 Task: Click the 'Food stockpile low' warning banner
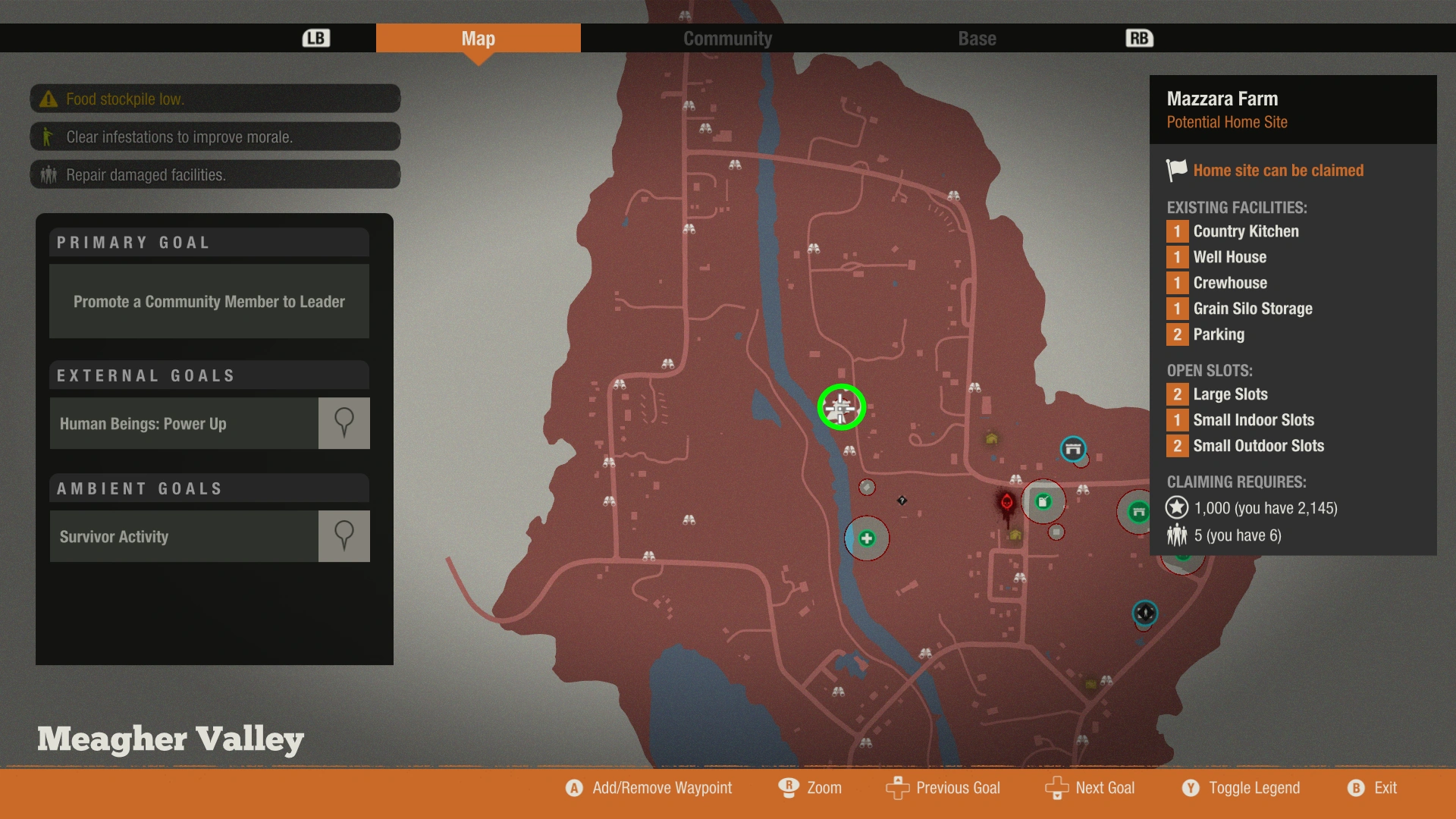(x=215, y=99)
